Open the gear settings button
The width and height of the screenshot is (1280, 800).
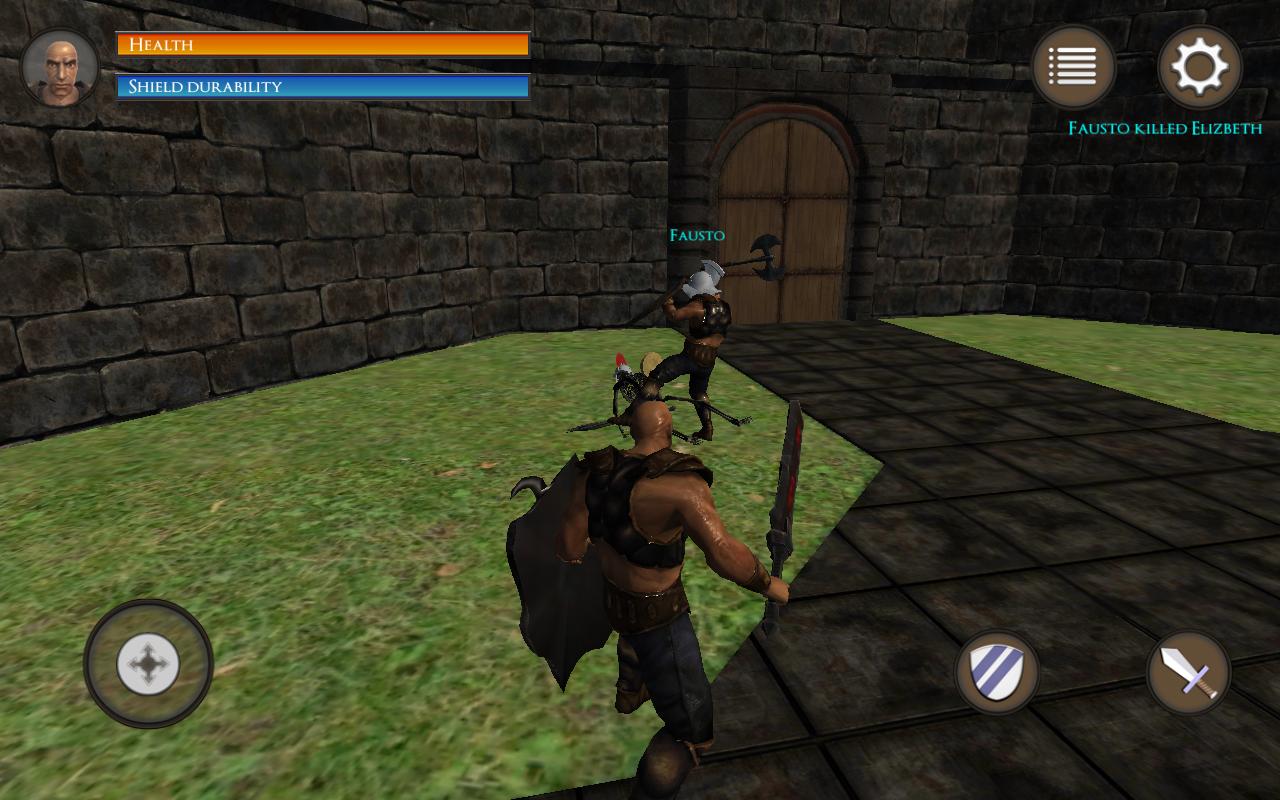click(x=1199, y=67)
